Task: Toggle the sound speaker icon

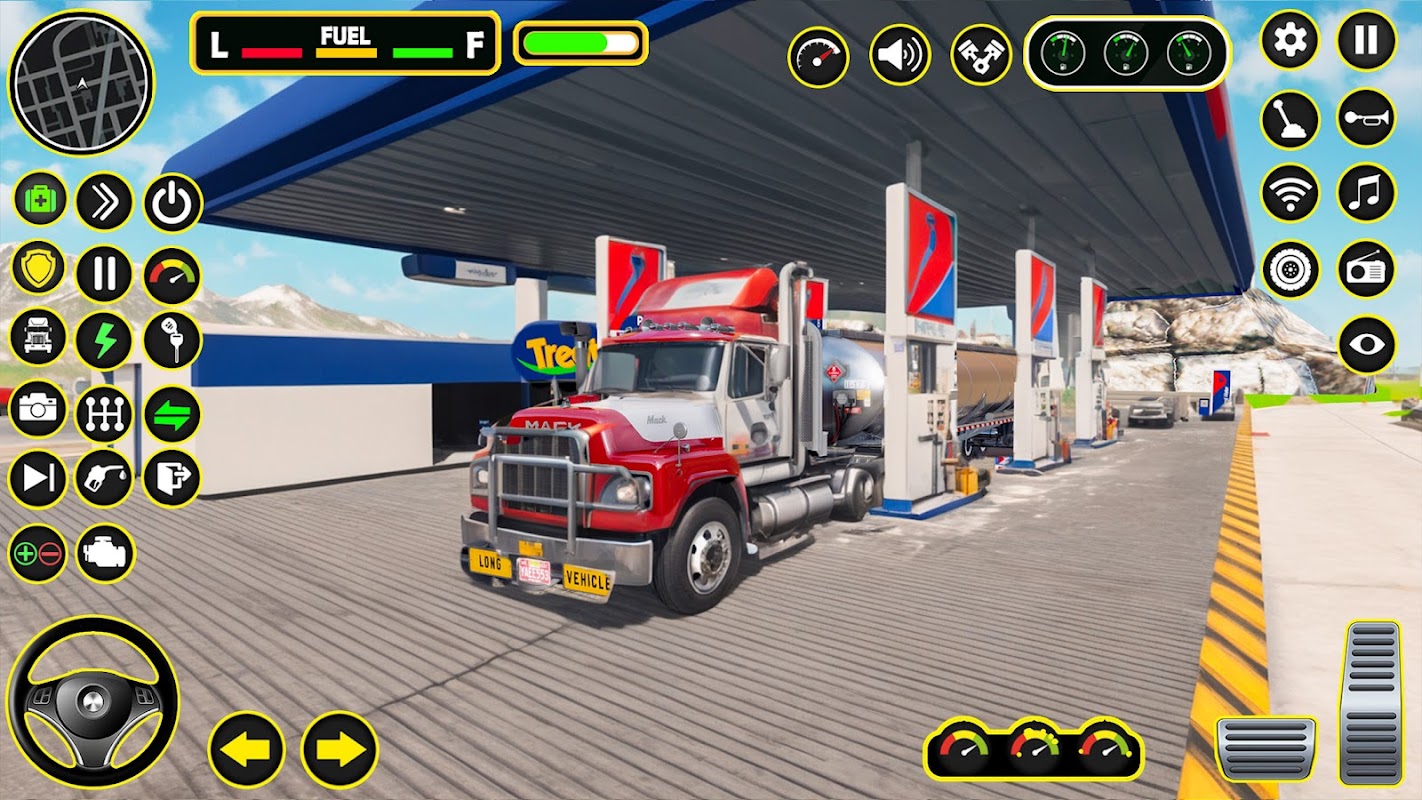Action: pyautogui.click(x=899, y=55)
